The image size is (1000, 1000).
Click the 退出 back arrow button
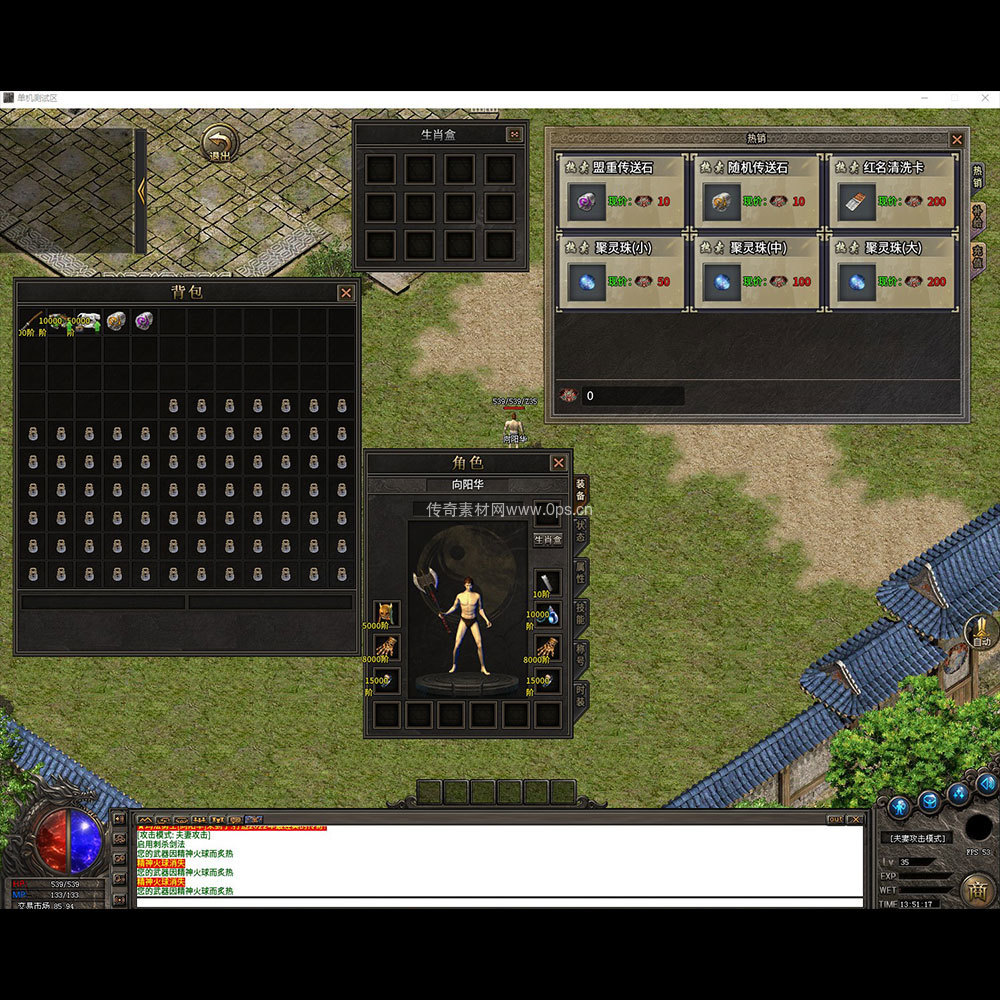coord(219,143)
